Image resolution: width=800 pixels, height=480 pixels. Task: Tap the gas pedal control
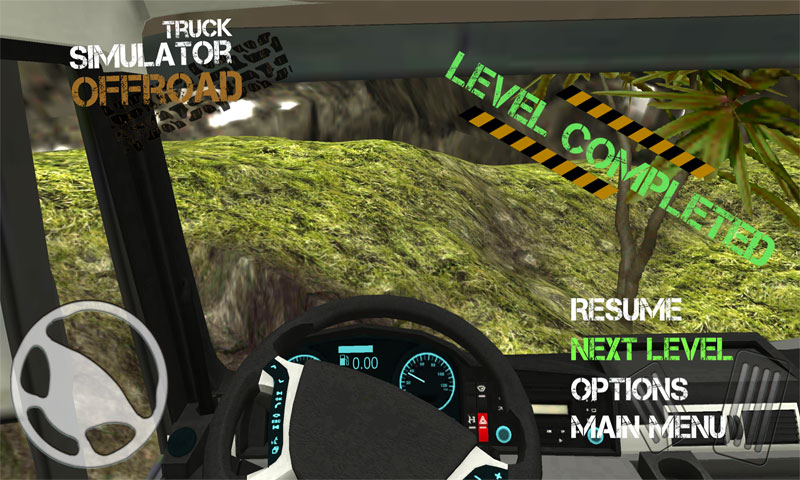click(x=762, y=407)
